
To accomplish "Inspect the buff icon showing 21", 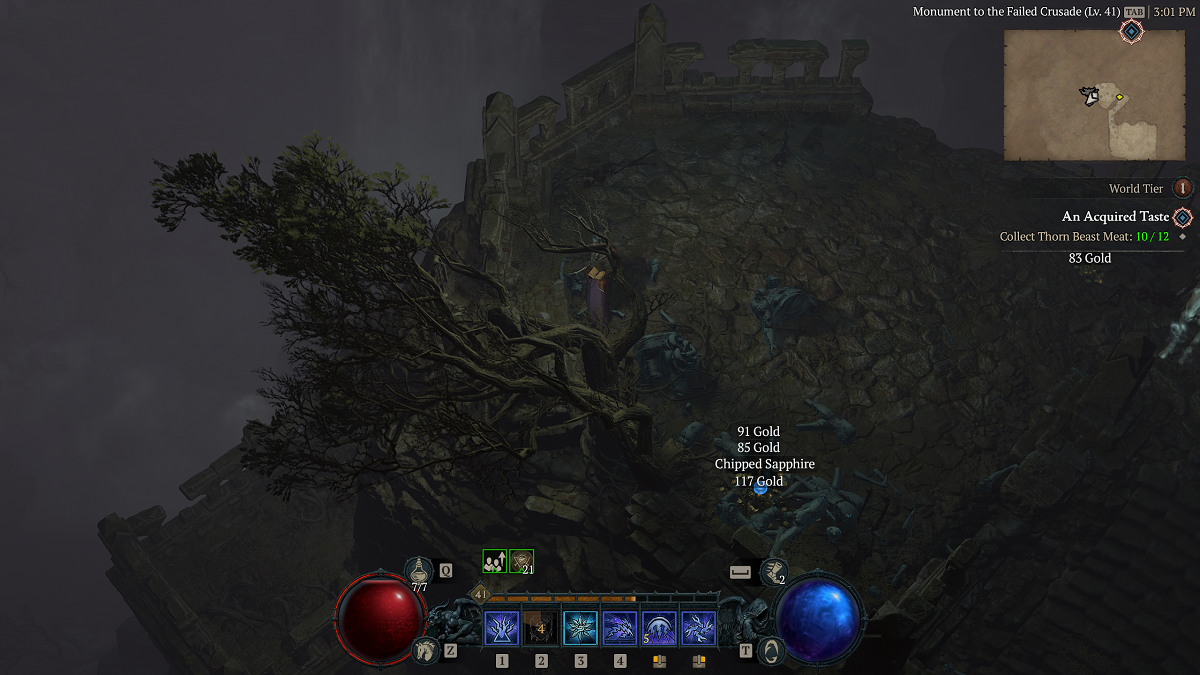I will pos(521,562).
